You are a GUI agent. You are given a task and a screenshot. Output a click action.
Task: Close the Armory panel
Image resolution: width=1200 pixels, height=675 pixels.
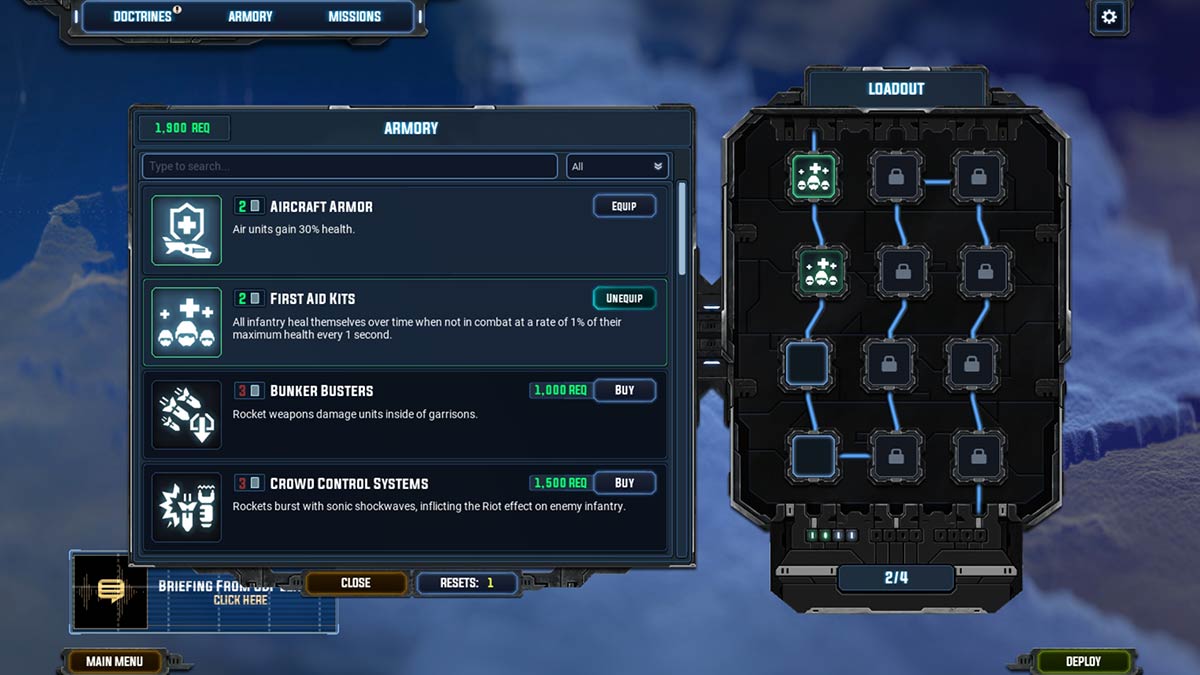[x=355, y=582]
